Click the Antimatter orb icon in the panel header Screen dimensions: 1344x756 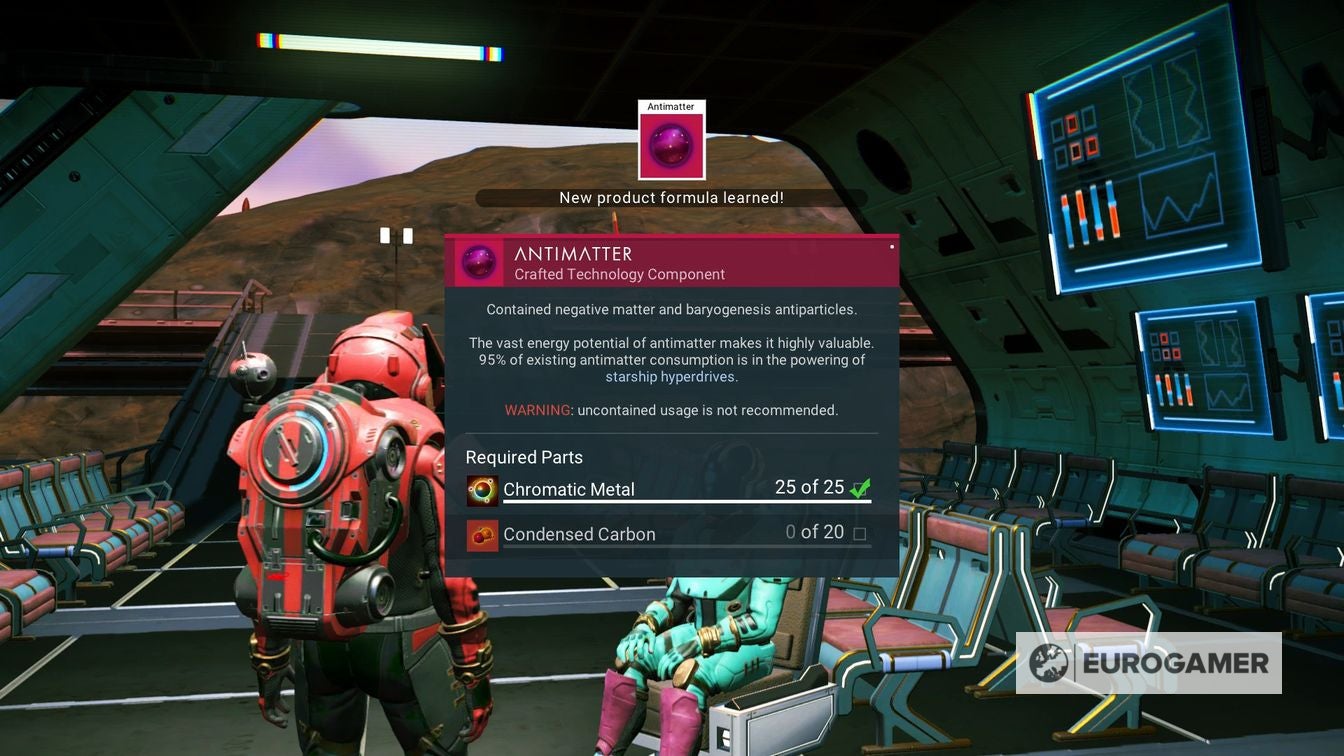click(x=478, y=262)
